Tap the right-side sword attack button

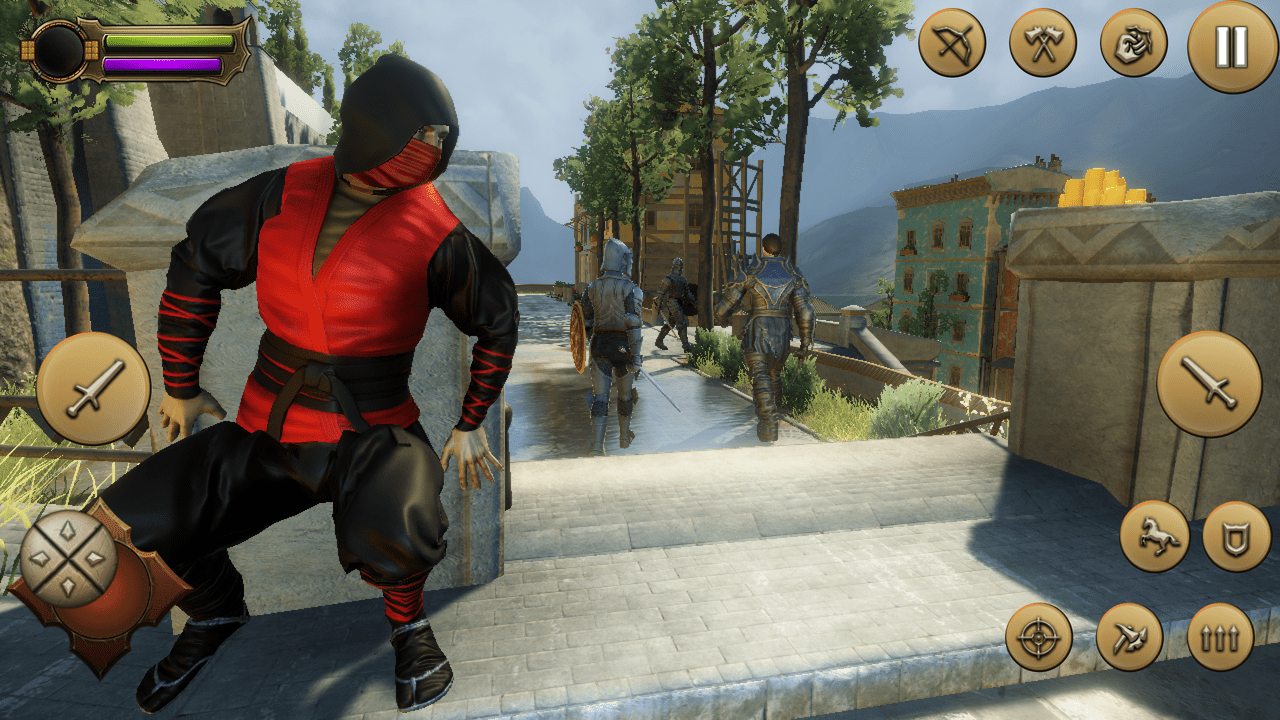(1209, 385)
